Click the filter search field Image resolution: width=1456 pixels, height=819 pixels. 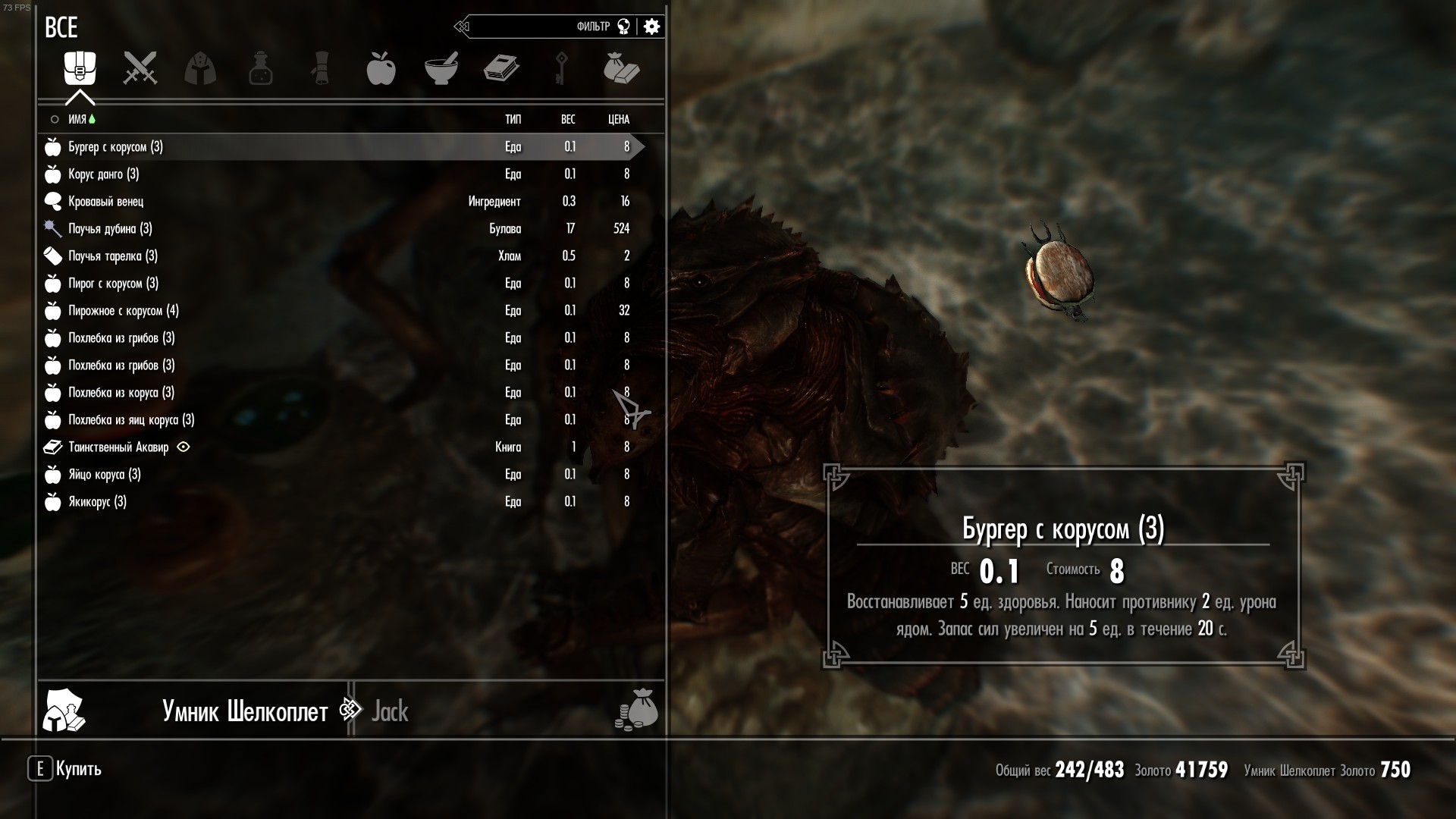coord(531,27)
